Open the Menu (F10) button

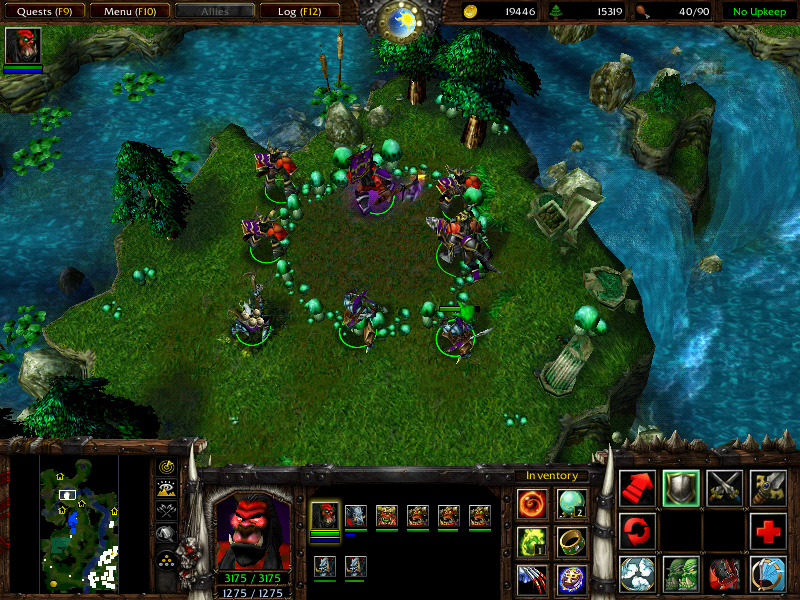[129, 12]
